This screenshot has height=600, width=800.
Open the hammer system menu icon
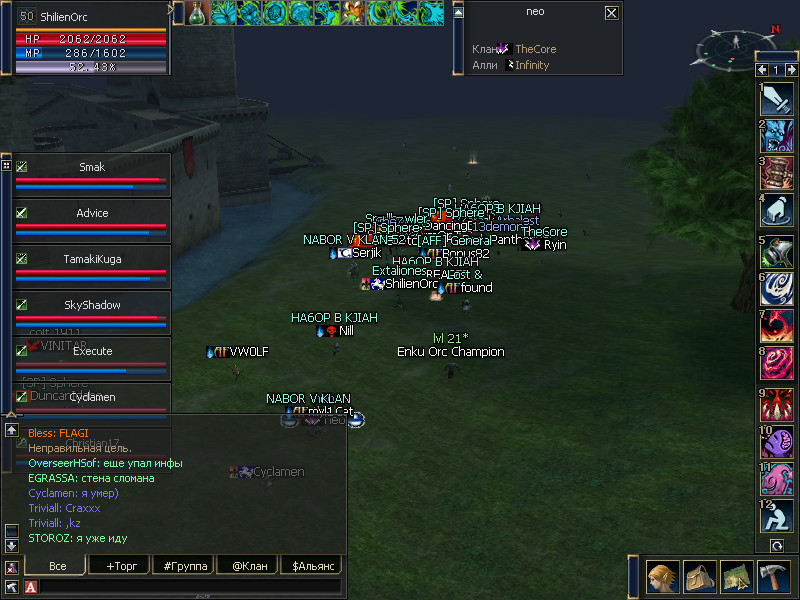772,577
